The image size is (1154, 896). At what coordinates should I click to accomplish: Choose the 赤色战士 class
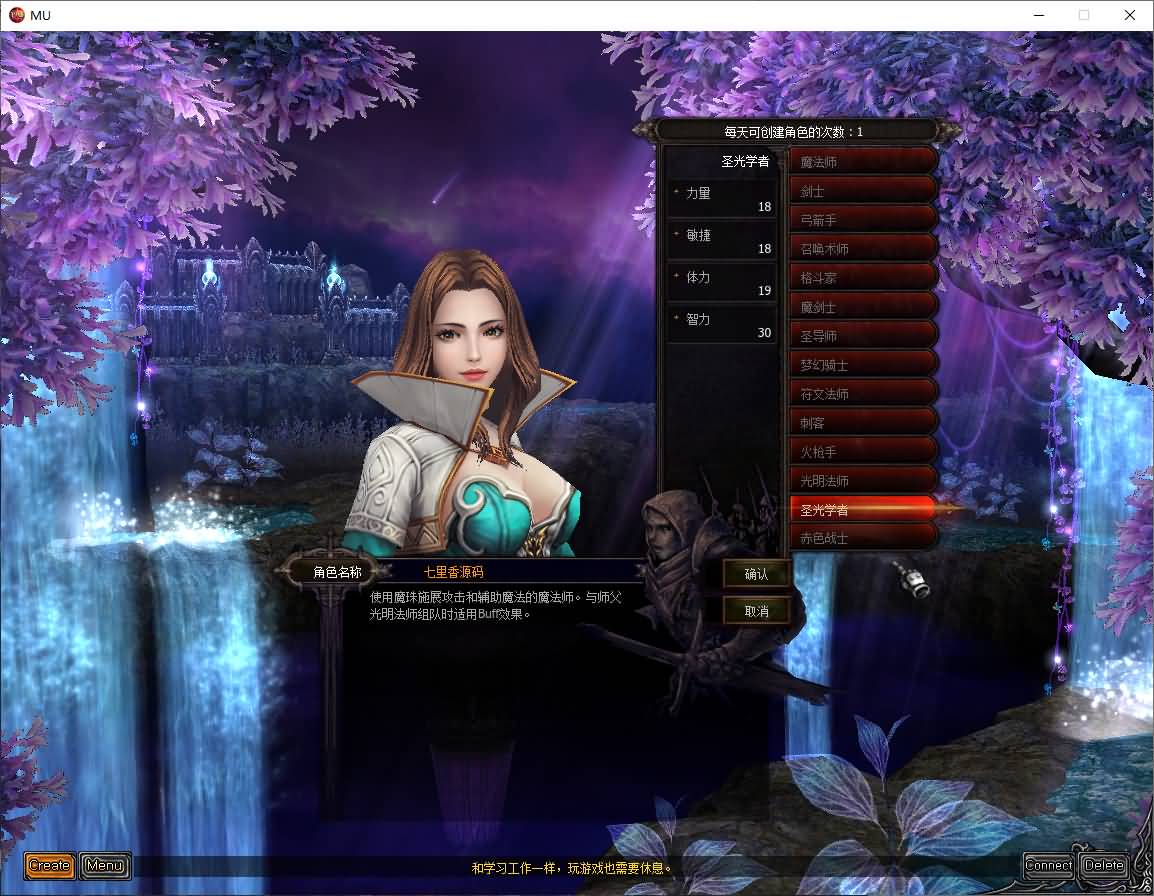tap(863, 538)
